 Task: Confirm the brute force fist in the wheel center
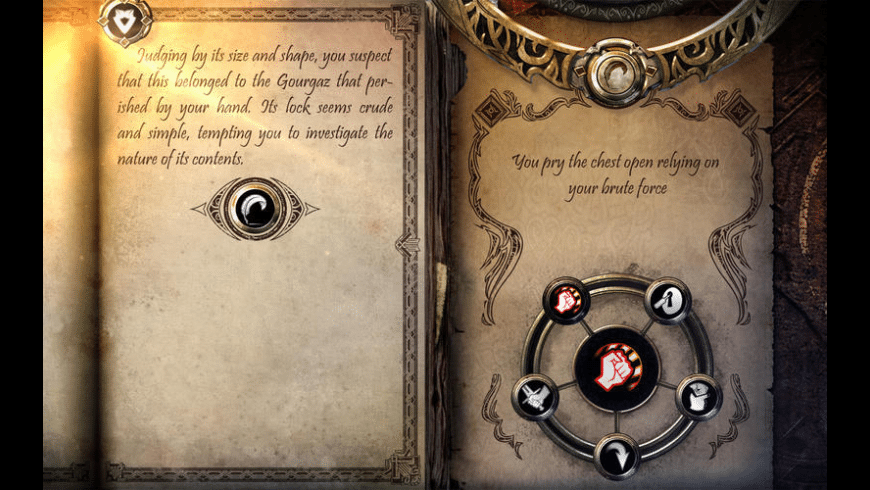(617, 367)
